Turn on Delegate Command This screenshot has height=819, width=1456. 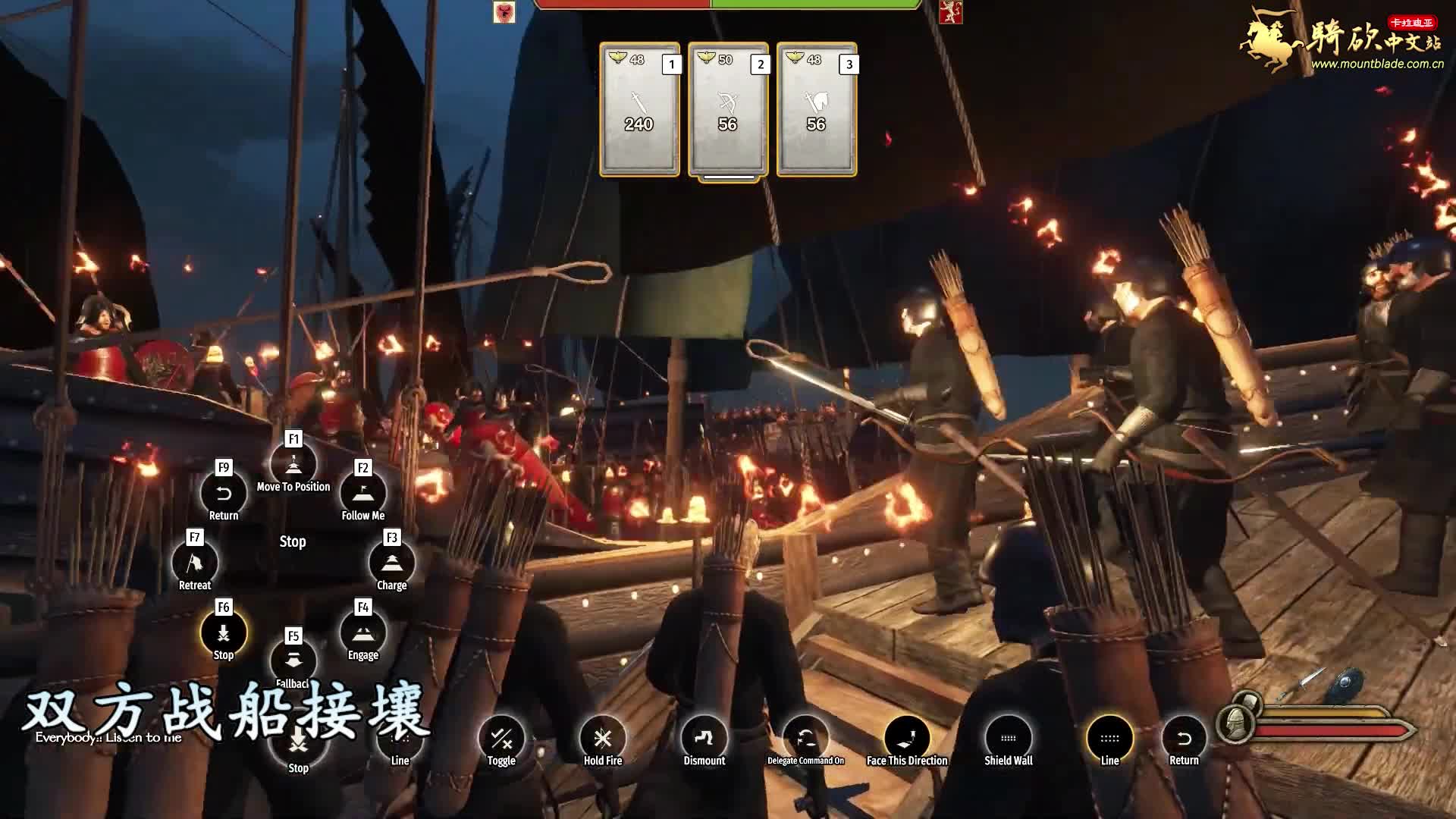[x=805, y=738]
